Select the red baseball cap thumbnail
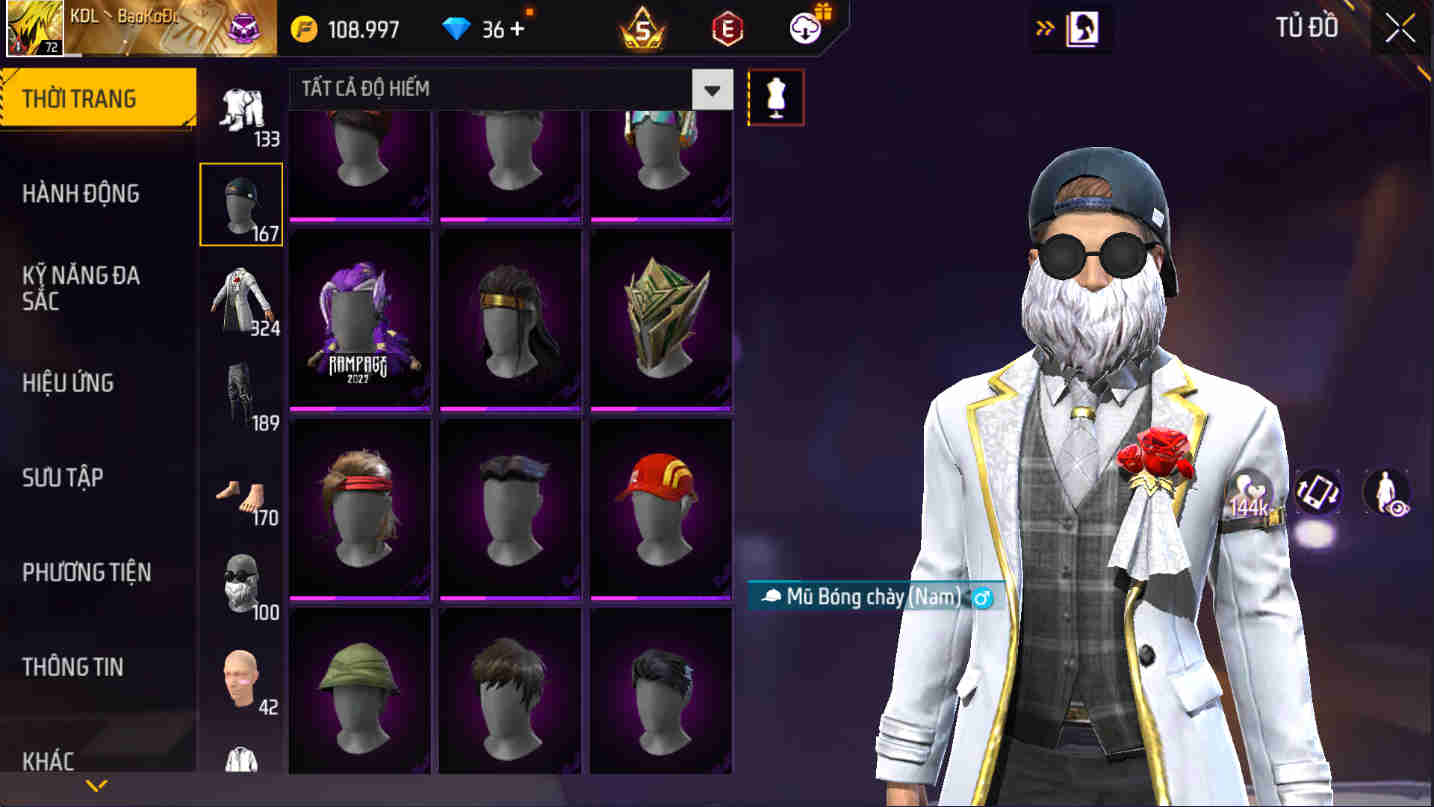1434x807 pixels. point(659,506)
